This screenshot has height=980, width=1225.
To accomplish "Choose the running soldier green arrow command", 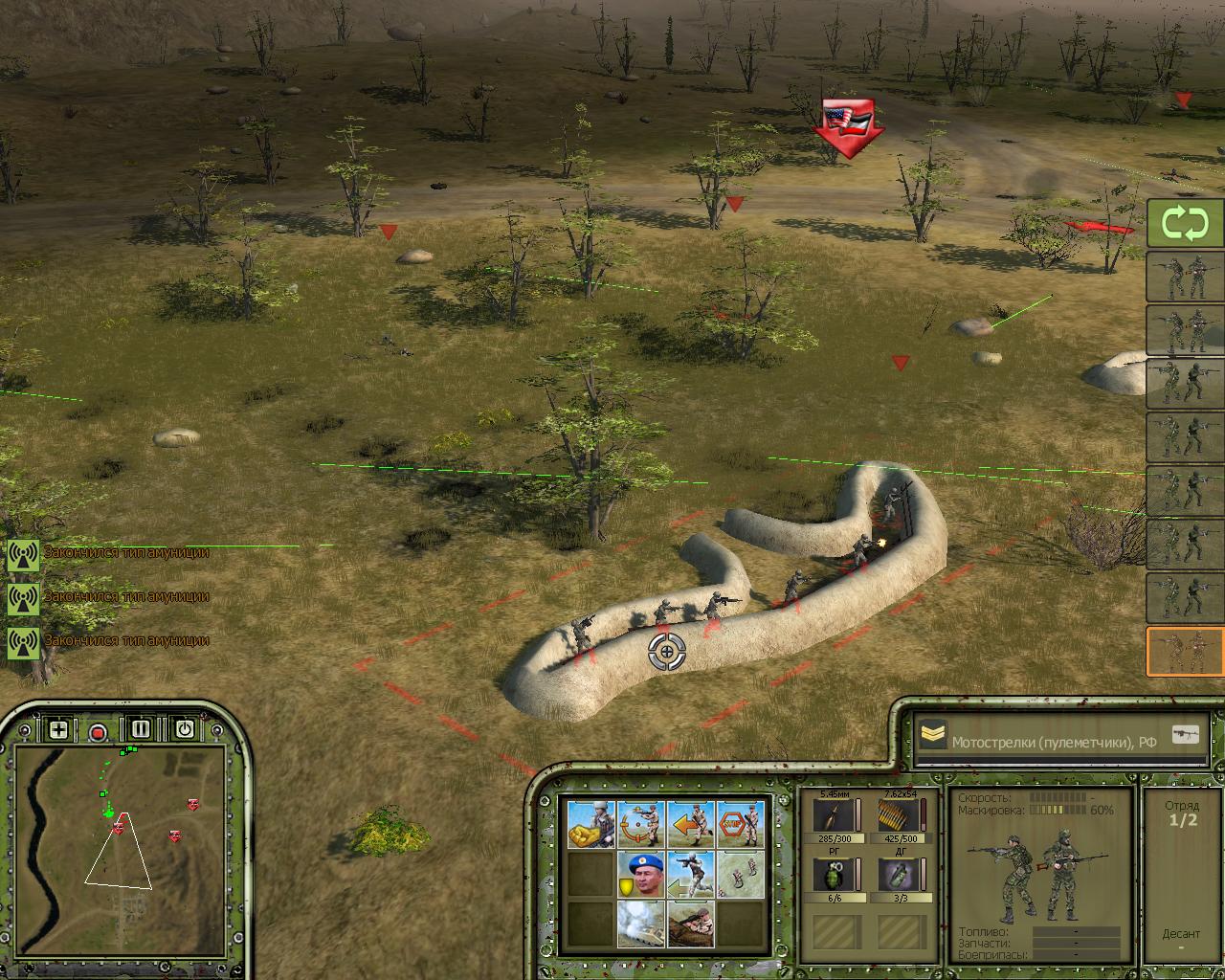I will tap(691, 874).
